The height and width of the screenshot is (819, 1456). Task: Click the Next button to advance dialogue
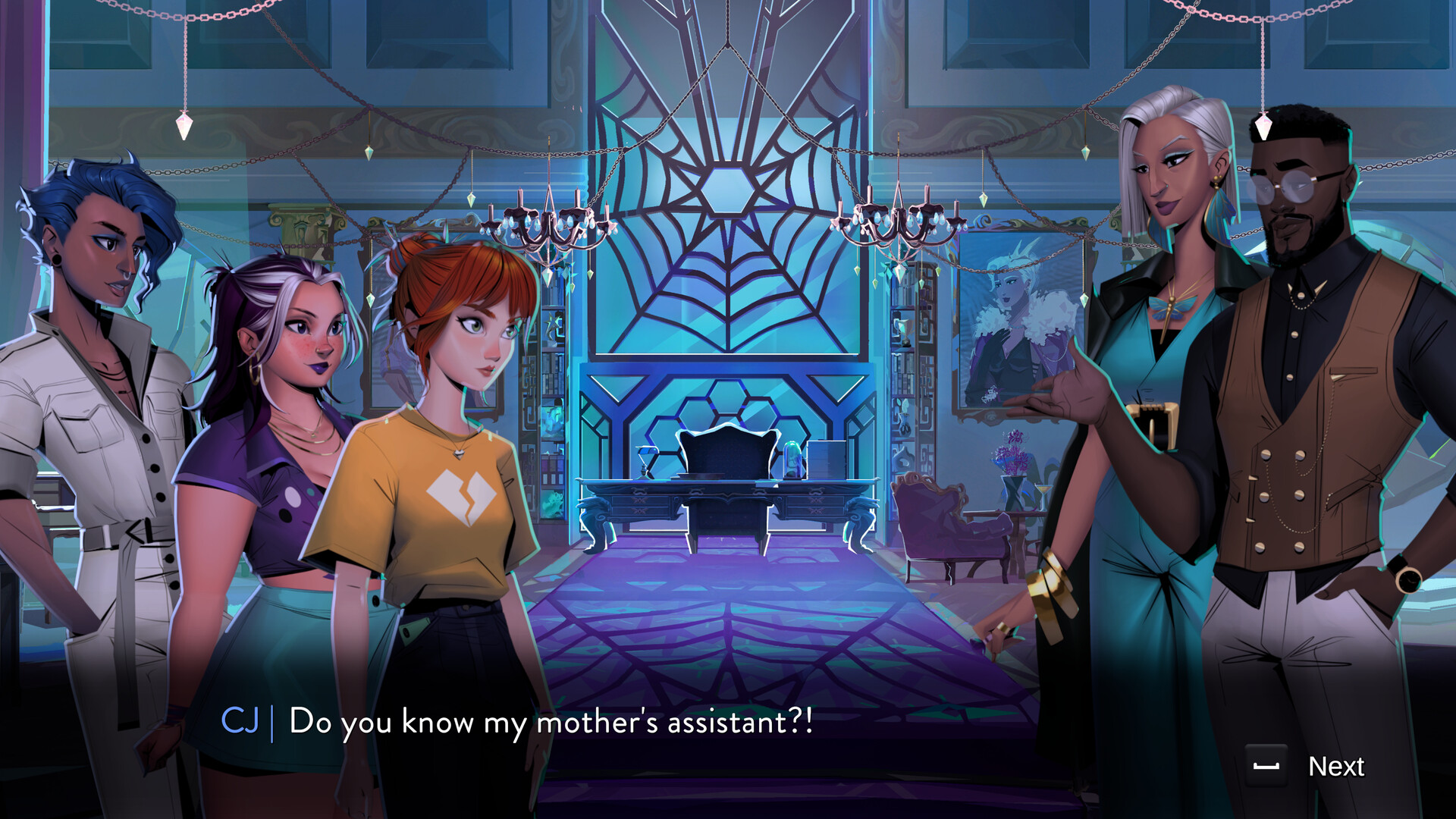pos(1337,767)
